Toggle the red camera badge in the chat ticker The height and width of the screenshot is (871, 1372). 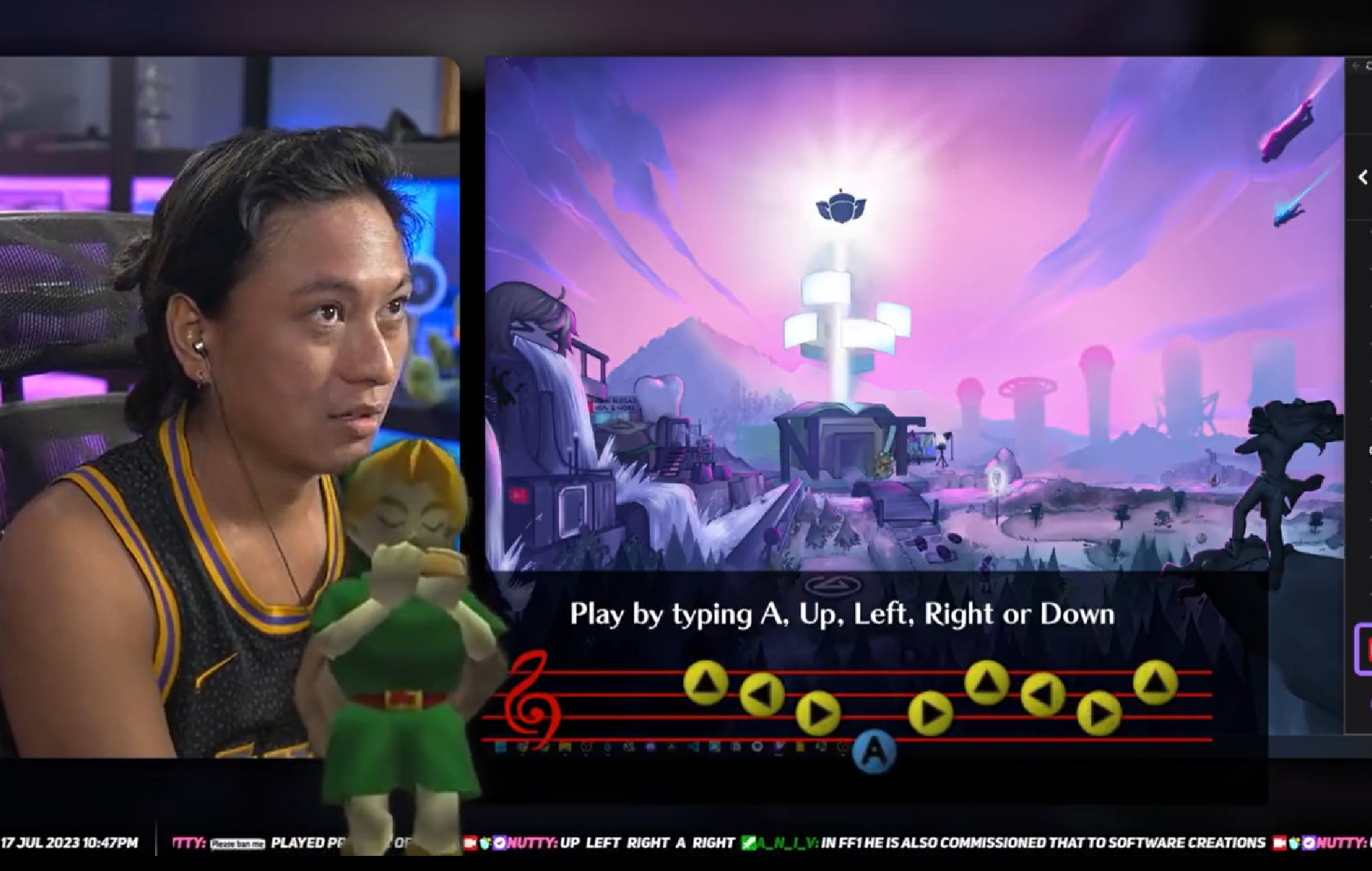[471, 843]
